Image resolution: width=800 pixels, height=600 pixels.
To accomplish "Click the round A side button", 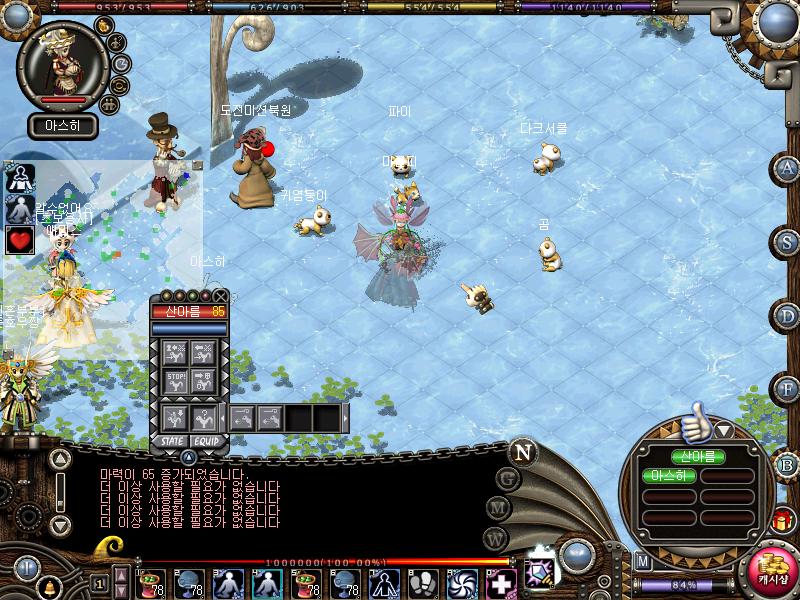I will [x=788, y=168].
